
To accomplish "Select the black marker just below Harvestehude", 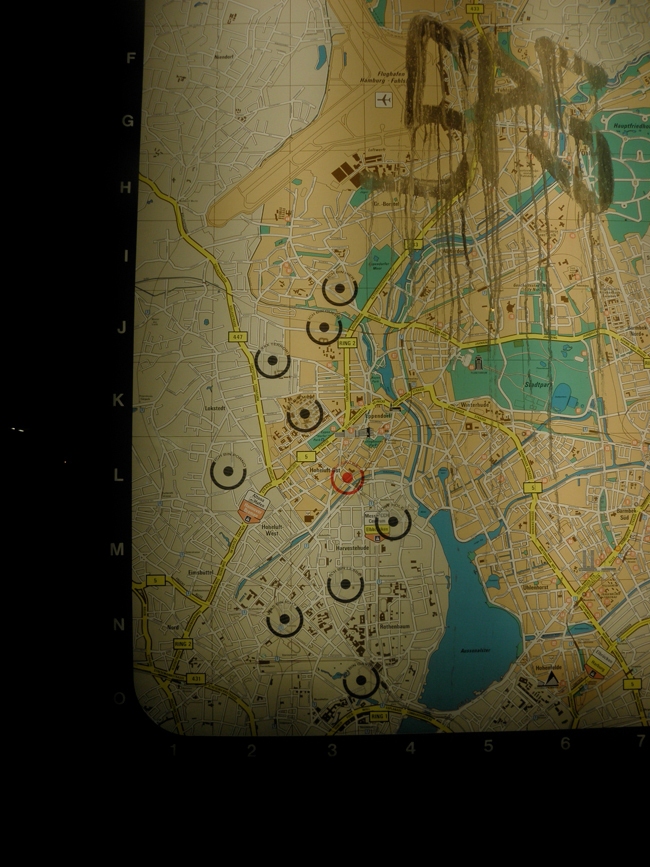I will [x=345, y=583].
